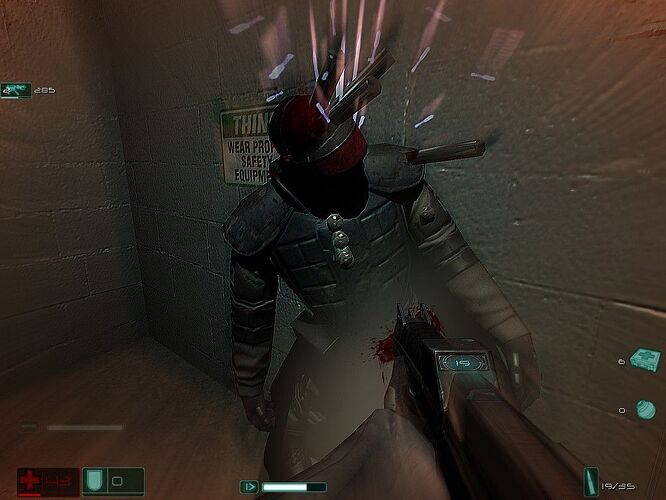Select the weapon icon beside 285
Image resolution: width=666 pixels, height=500 pixels.
[x=16, y=90]
